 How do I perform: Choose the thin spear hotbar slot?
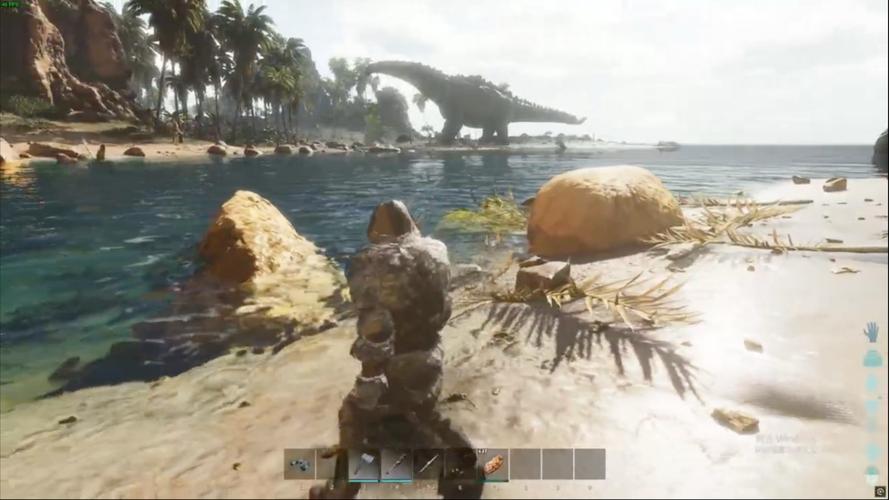(428, 463)
